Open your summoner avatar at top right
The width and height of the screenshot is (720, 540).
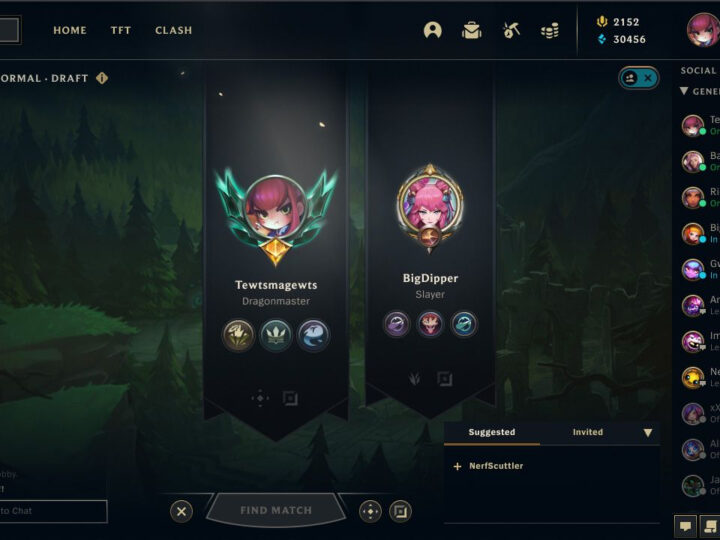[x=702, y=30]
